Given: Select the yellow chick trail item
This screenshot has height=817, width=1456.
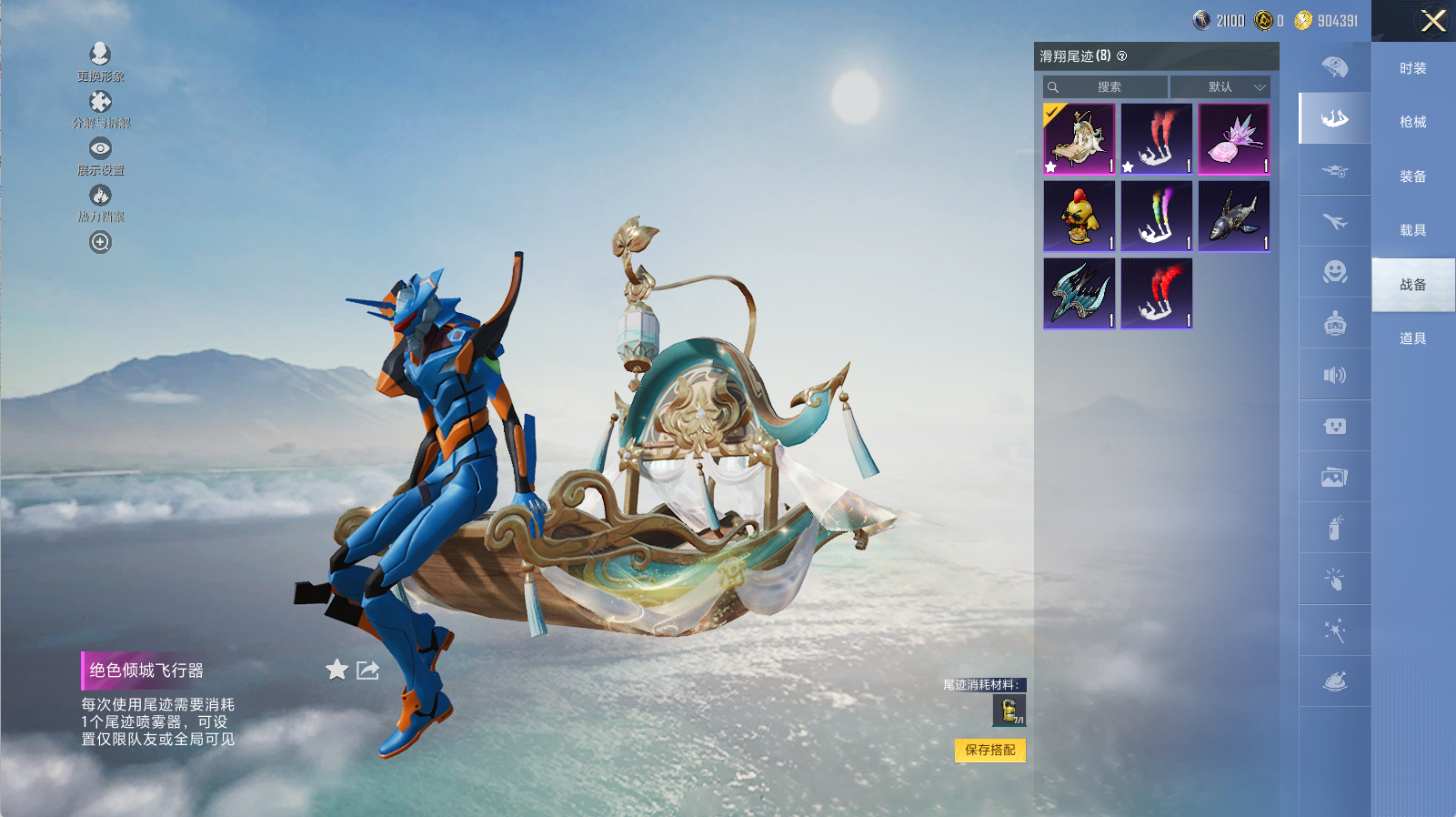Looking at the screenshot, I should click(1079, 217).
